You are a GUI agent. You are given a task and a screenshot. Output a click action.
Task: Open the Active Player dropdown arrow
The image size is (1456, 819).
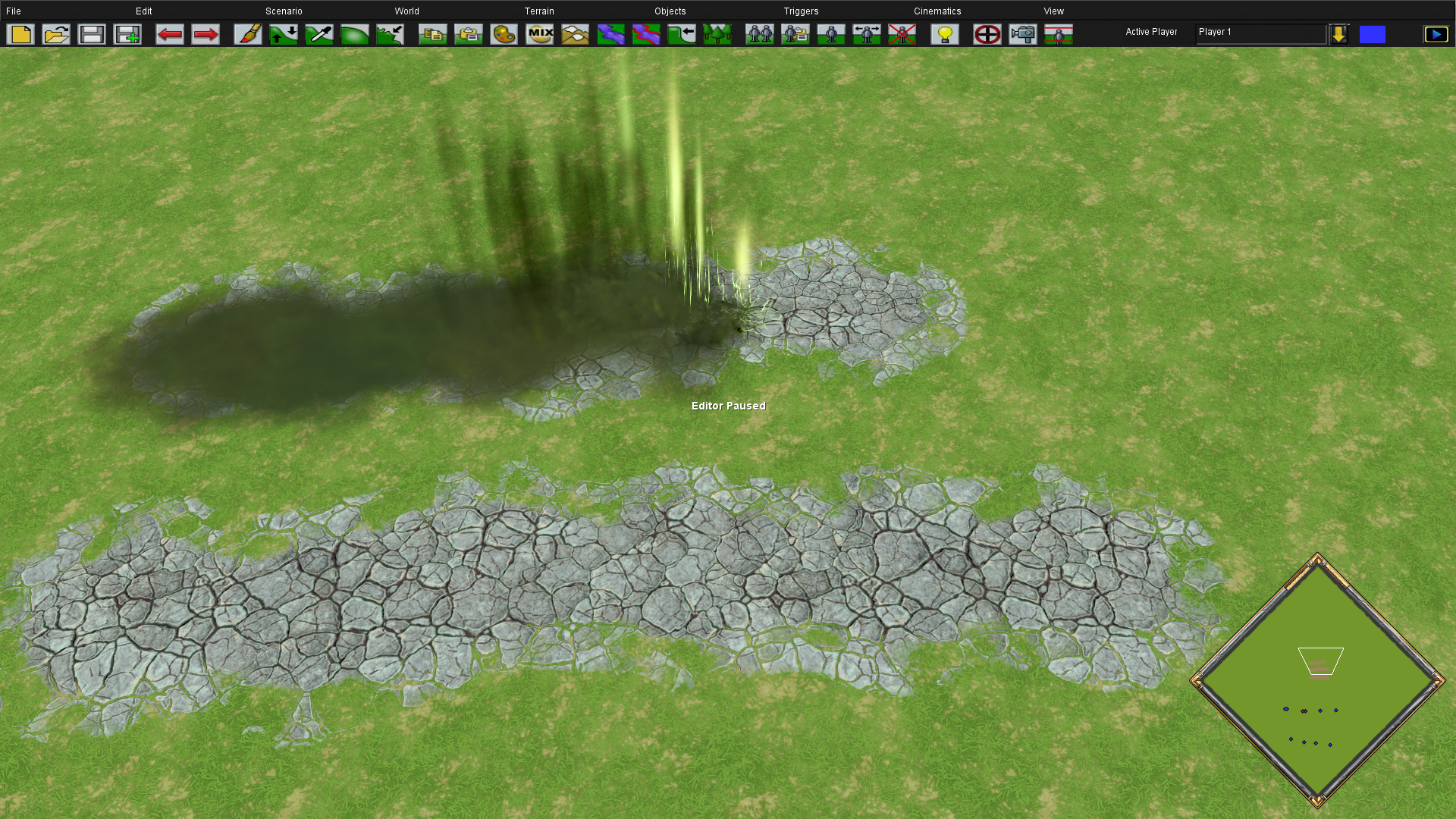1339,34
